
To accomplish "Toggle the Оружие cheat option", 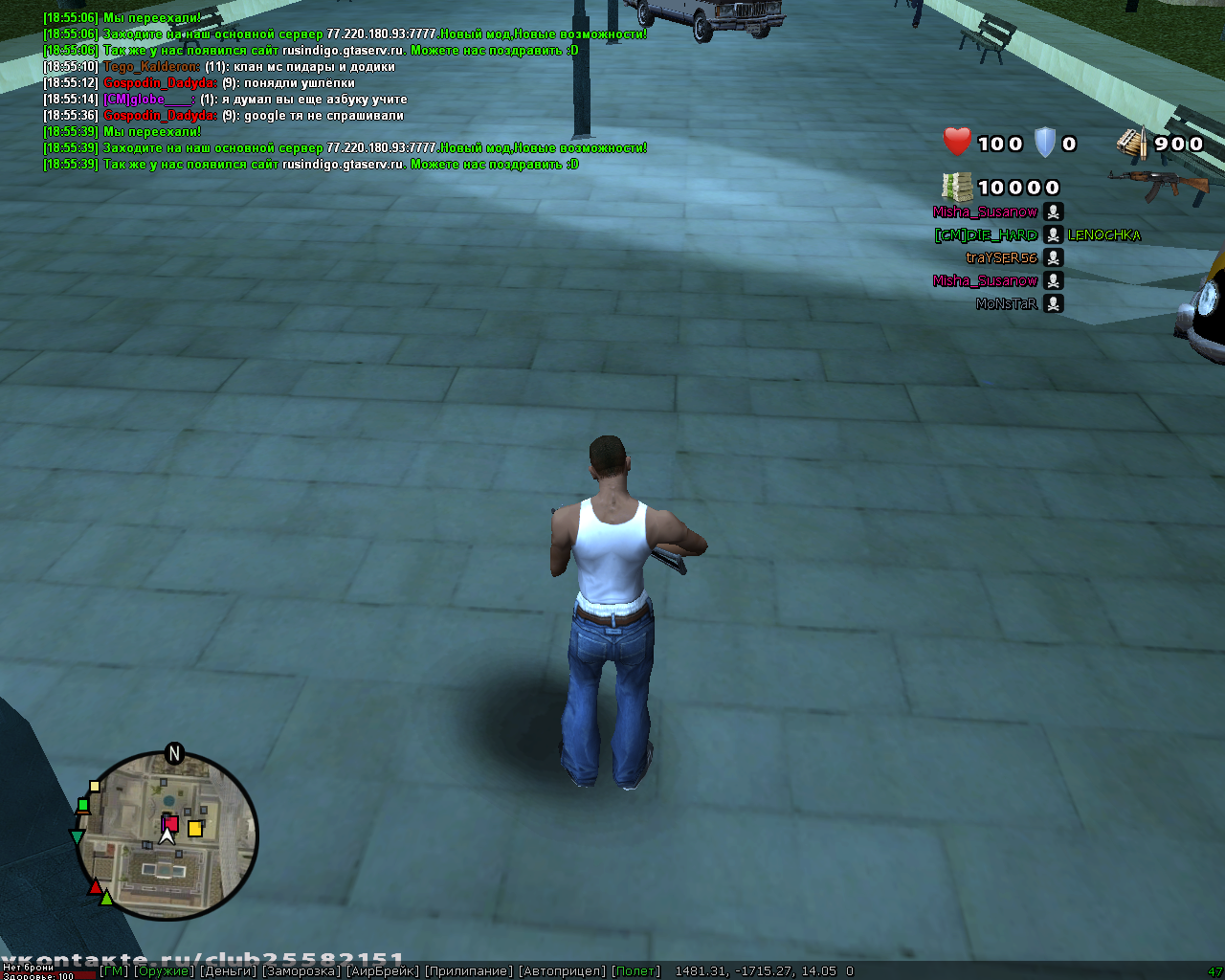I will click(x=163, y=971).
